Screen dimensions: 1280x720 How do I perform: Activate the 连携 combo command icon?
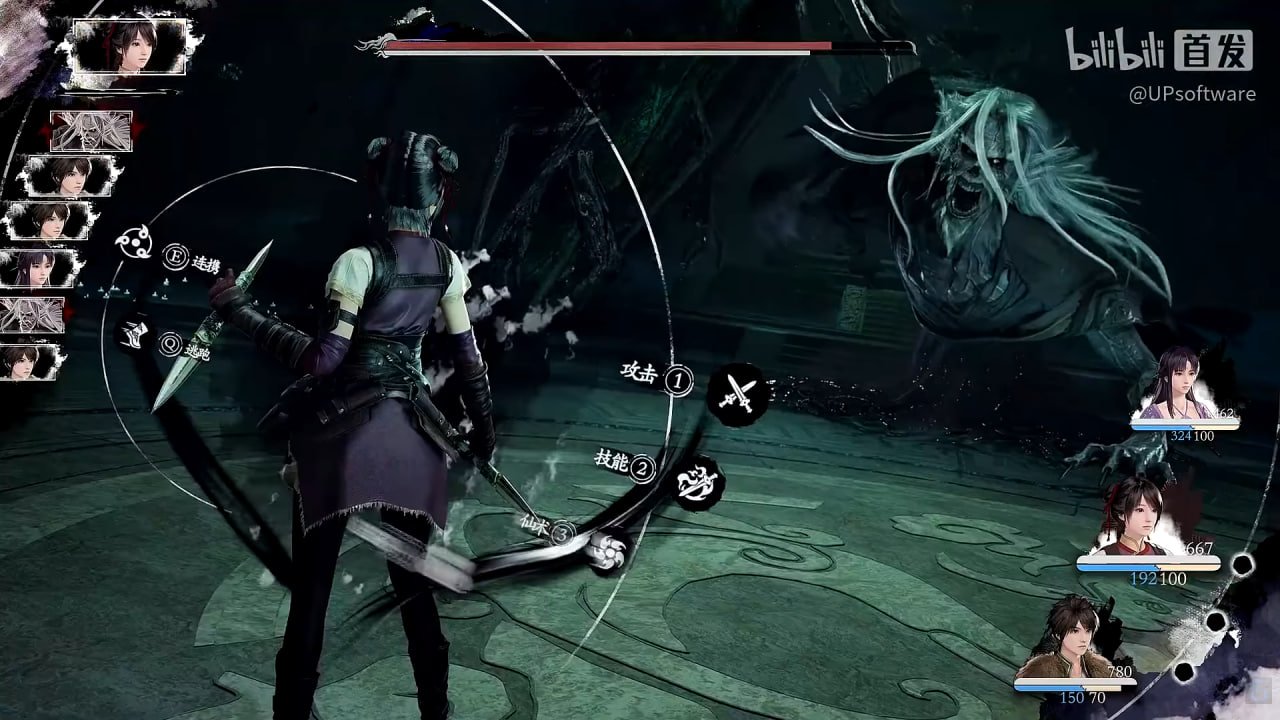133,242
